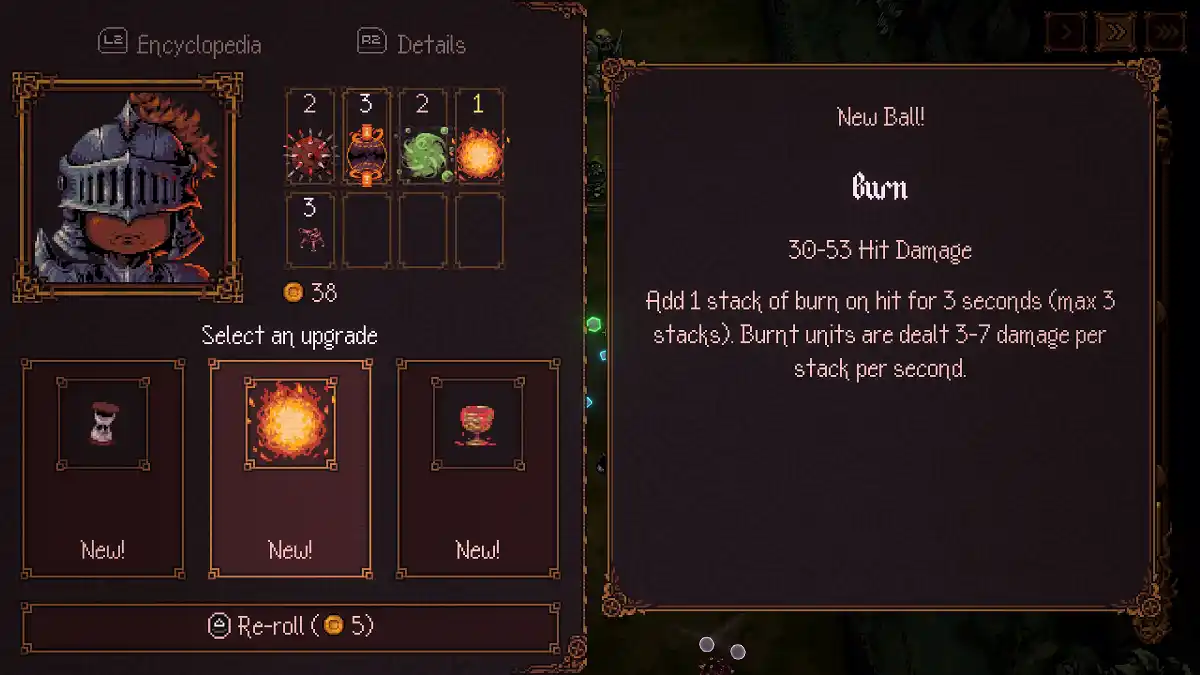The width and height of the screenshot is (1200, 675).
Task: Select the green swirl ball slot
Action: pos(422,137)
